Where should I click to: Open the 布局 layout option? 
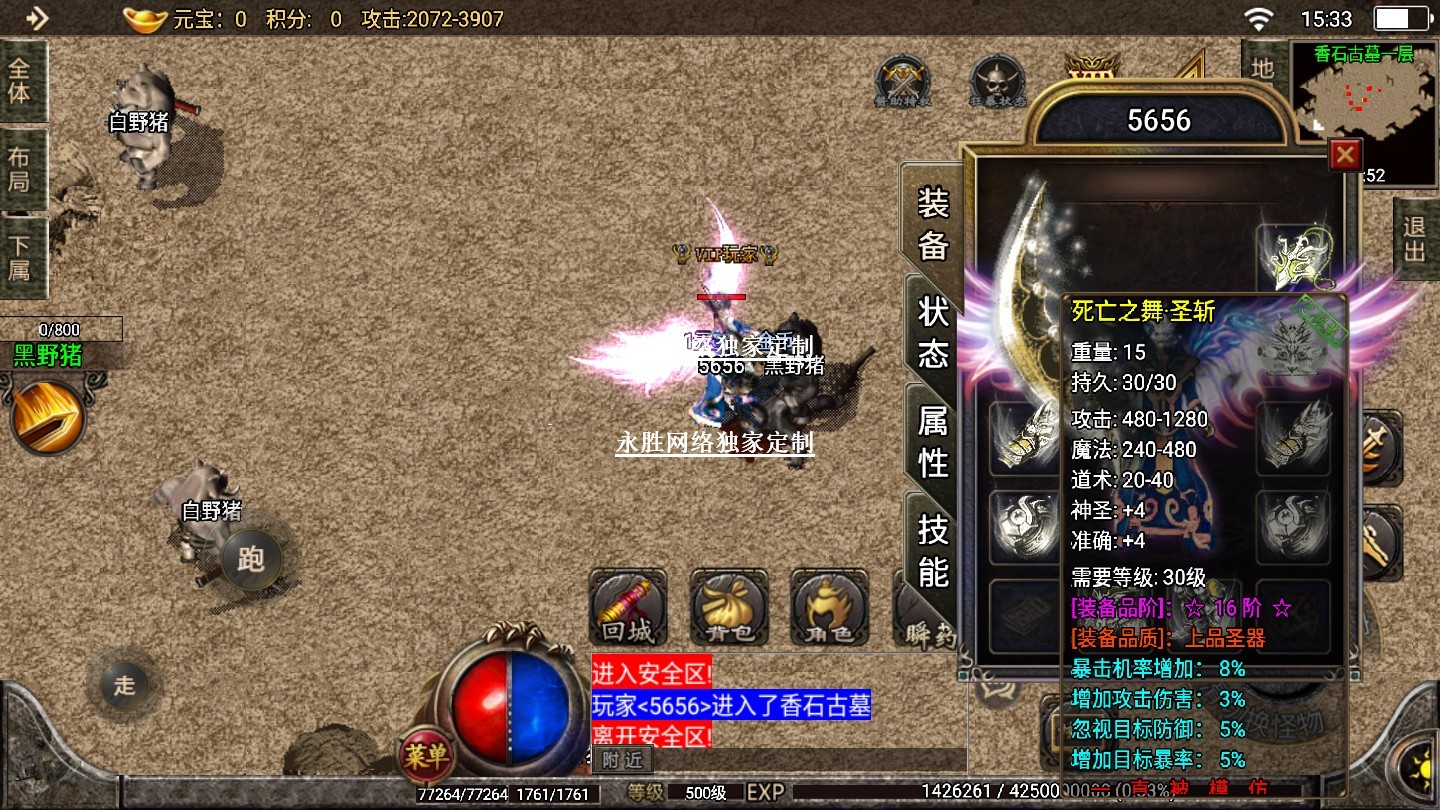tap(20, 169)
